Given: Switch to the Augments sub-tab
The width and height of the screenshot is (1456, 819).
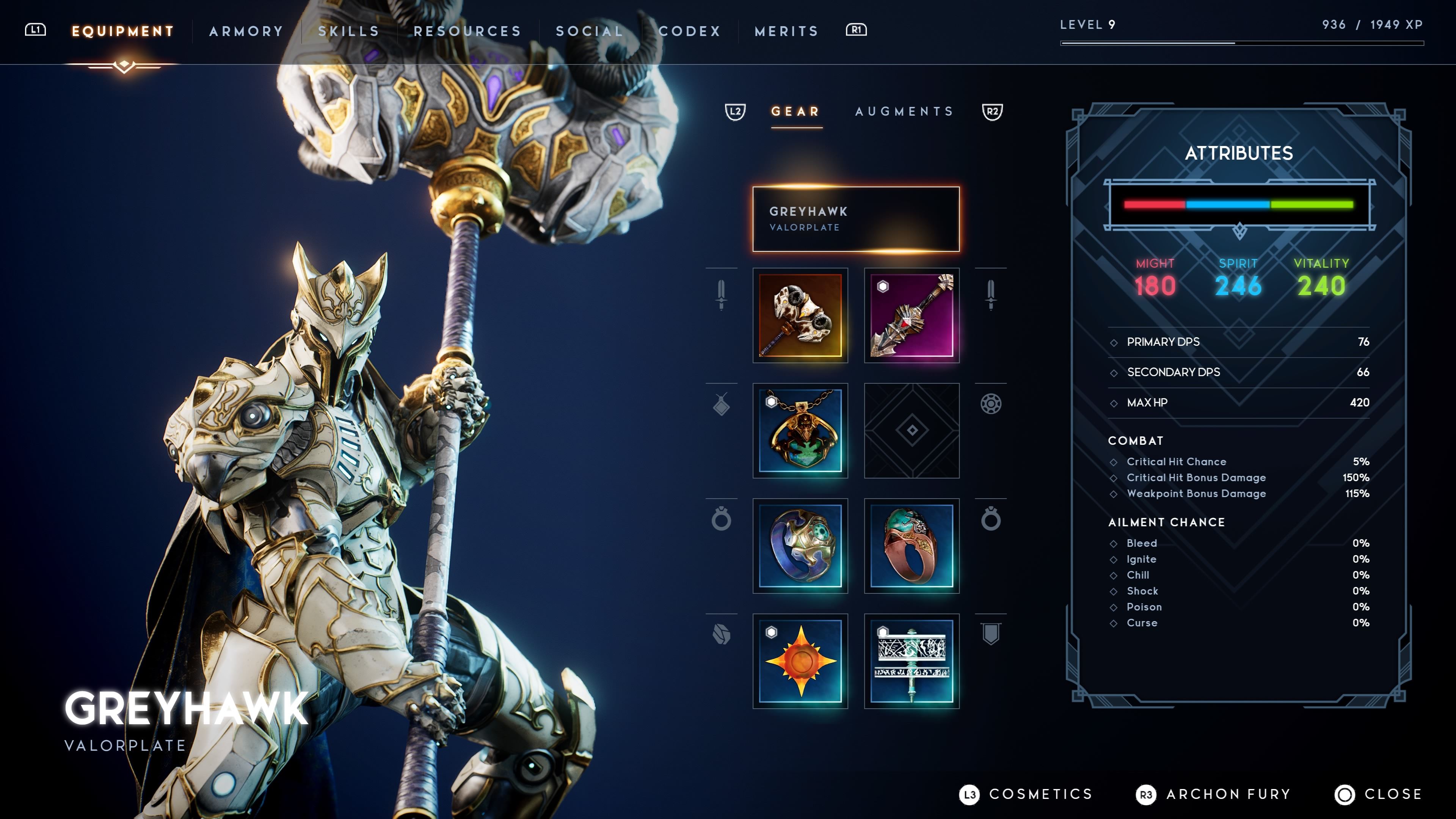Looking at the screenshot, I should (x=904, y=111).
